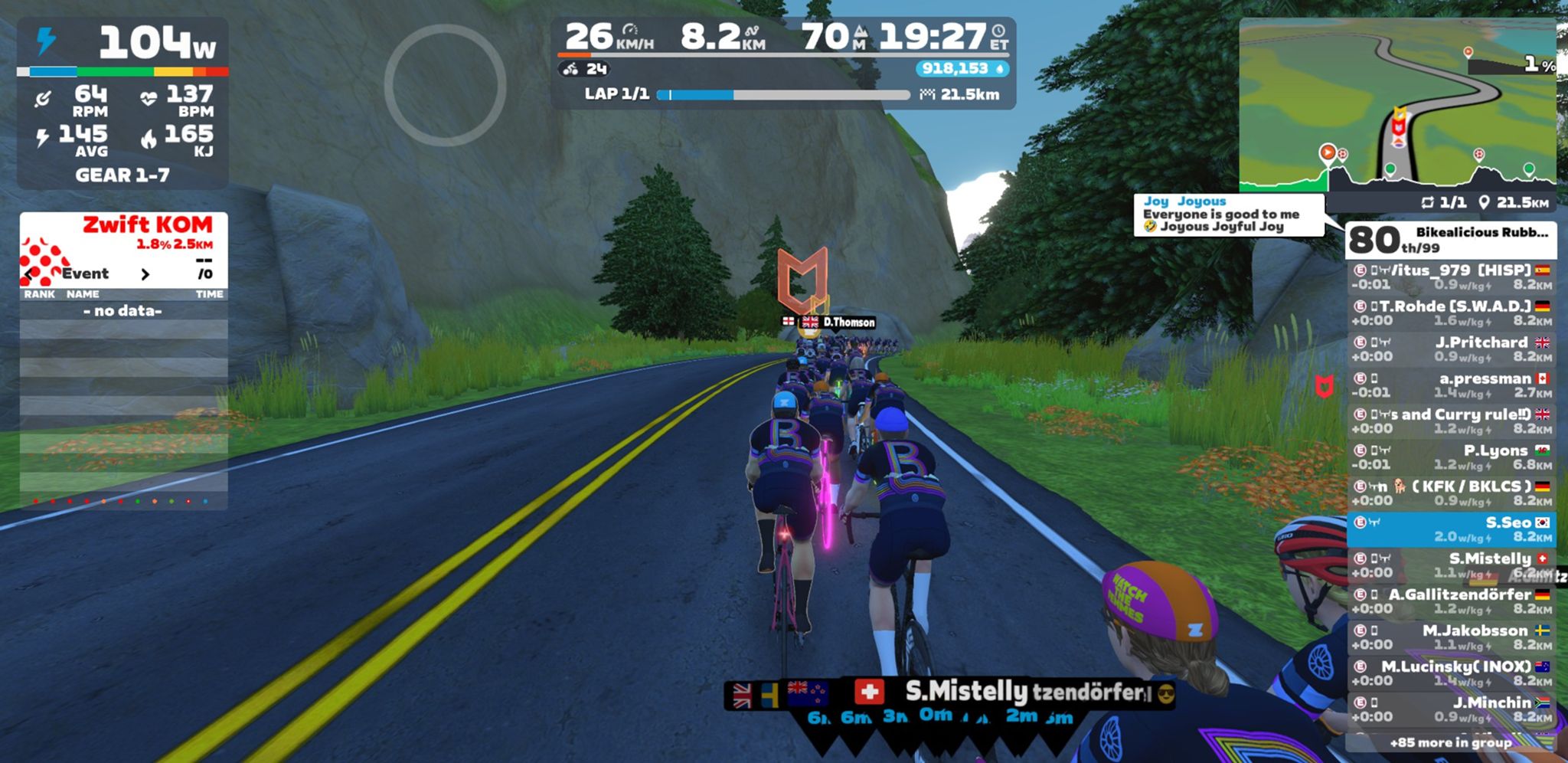Select M.Lucinsky( INOX) rider row

[x=1451, y=673]
